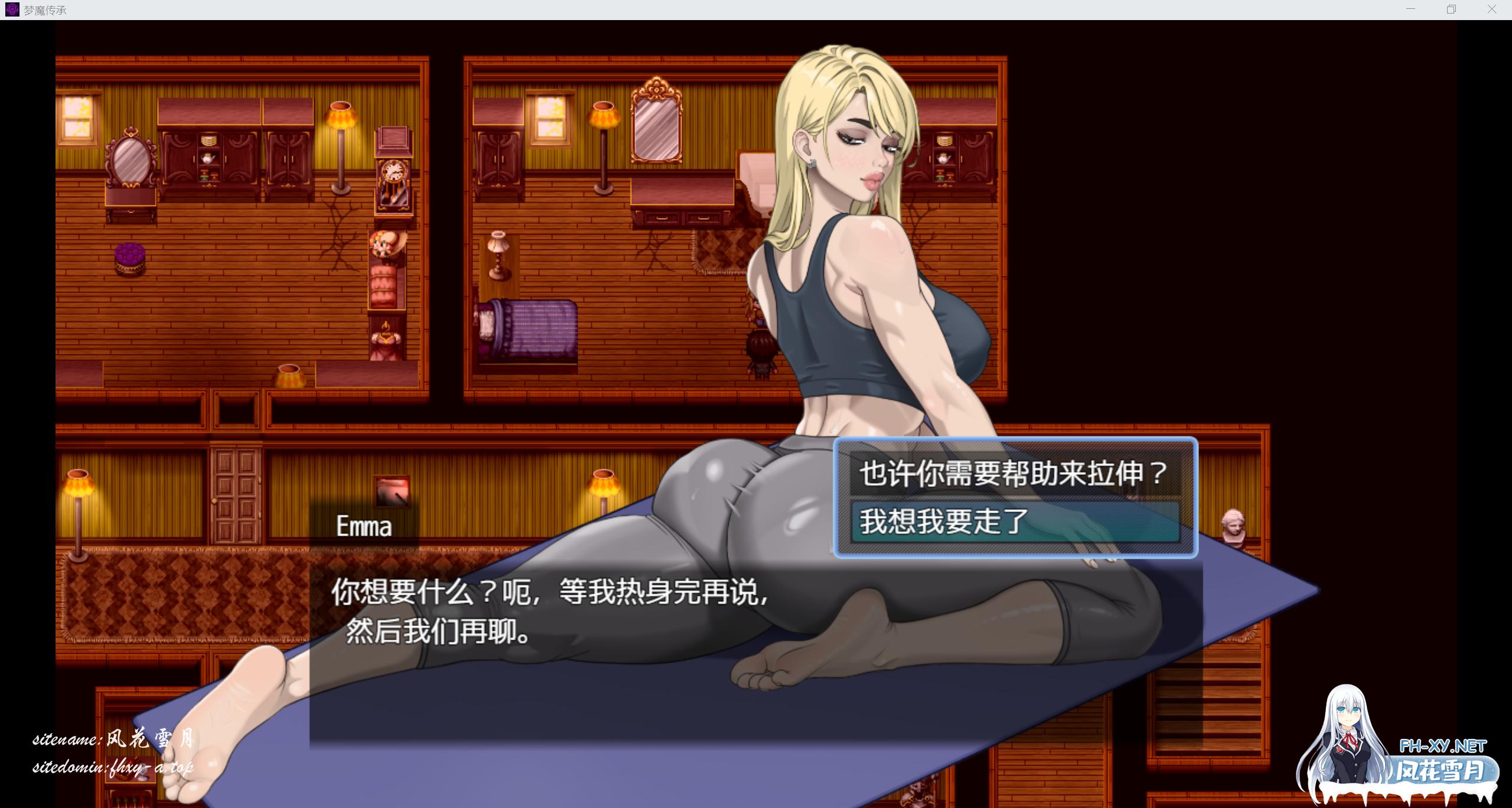The width and height of the screenshot is (1512, 808).
Task: Click the Emma name label
Action: click(x=363, y=526)
